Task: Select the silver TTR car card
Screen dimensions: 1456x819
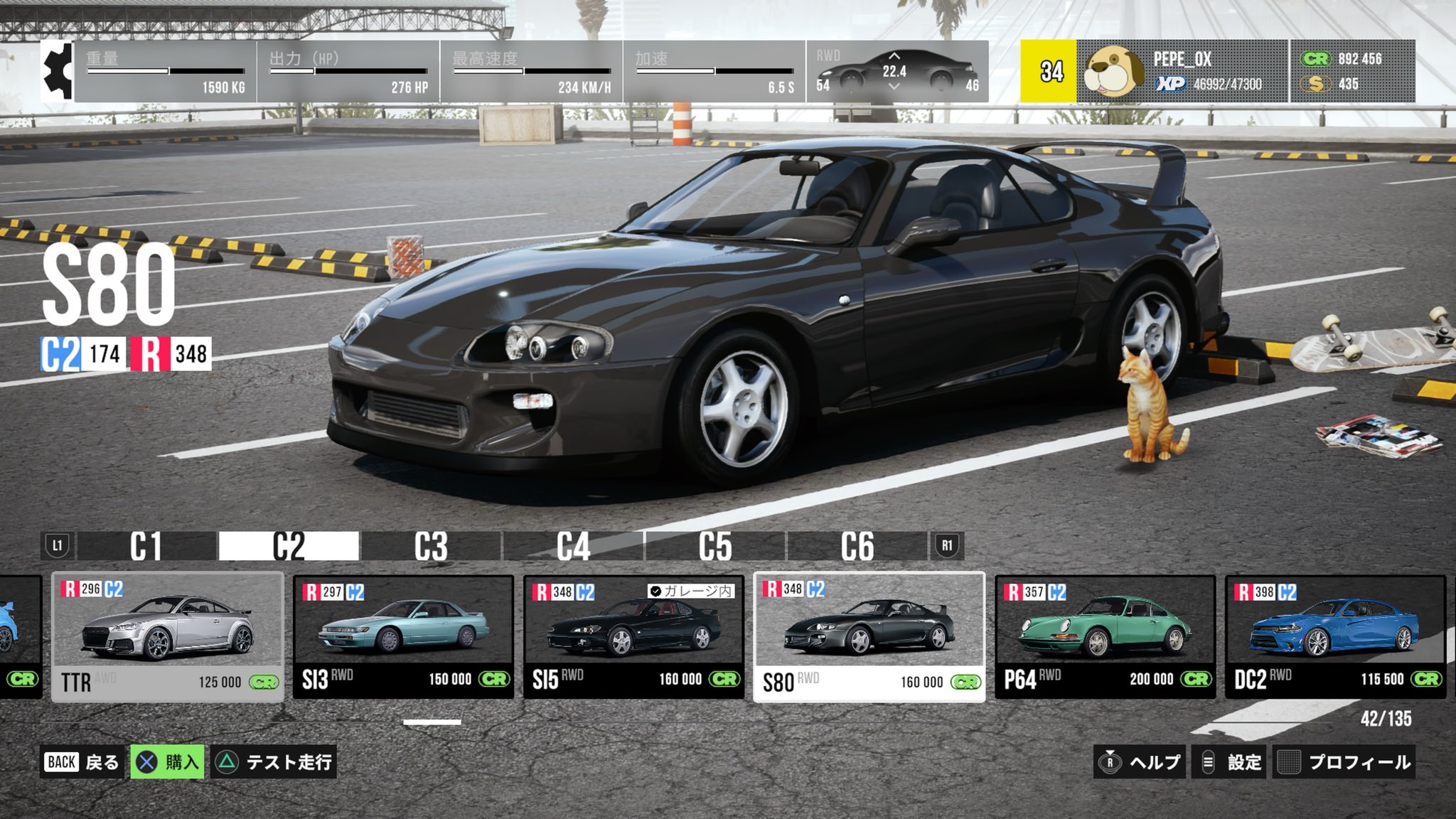Action: pos(168,637)
